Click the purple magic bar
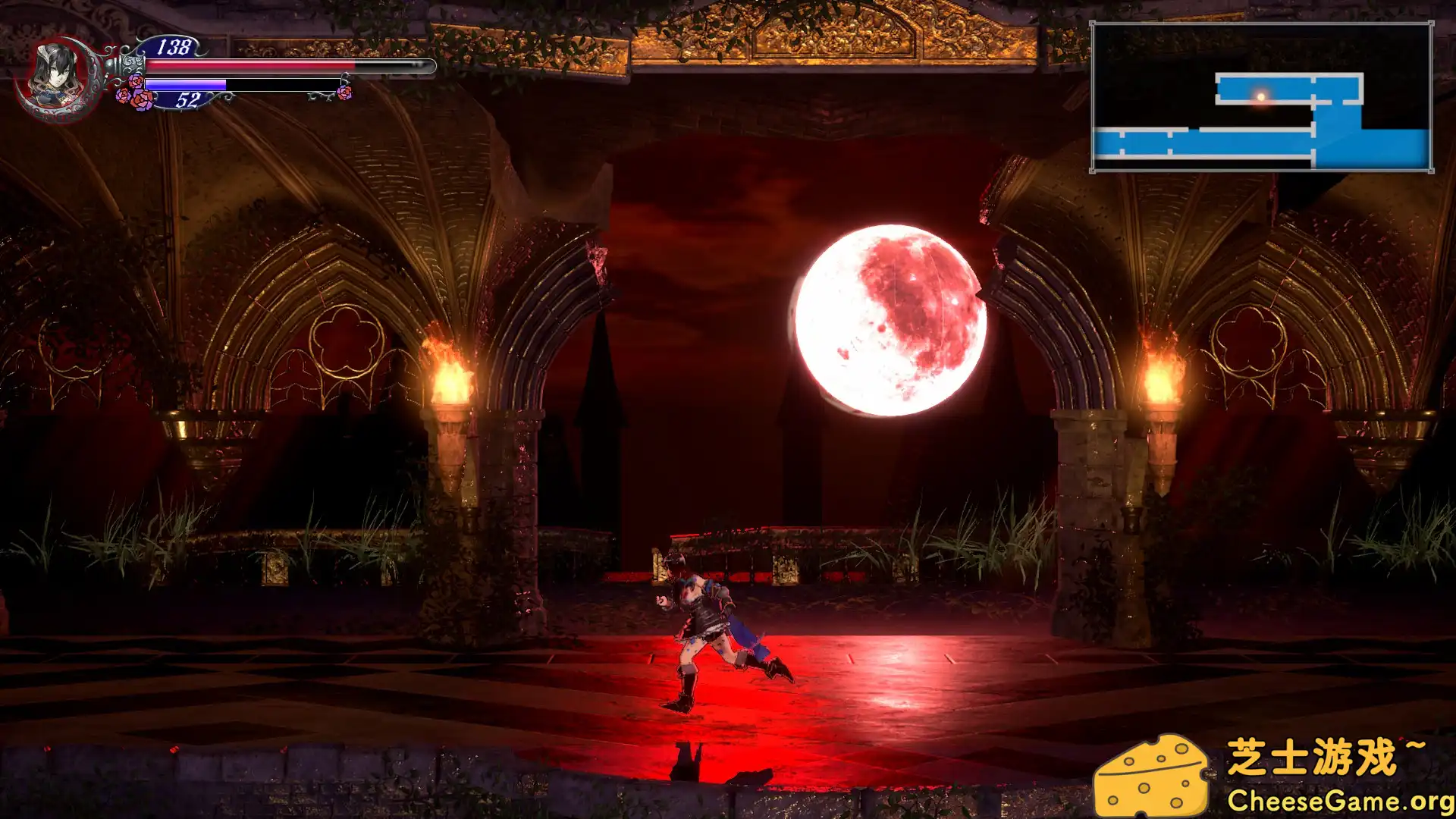 click(x=186, y=83)
